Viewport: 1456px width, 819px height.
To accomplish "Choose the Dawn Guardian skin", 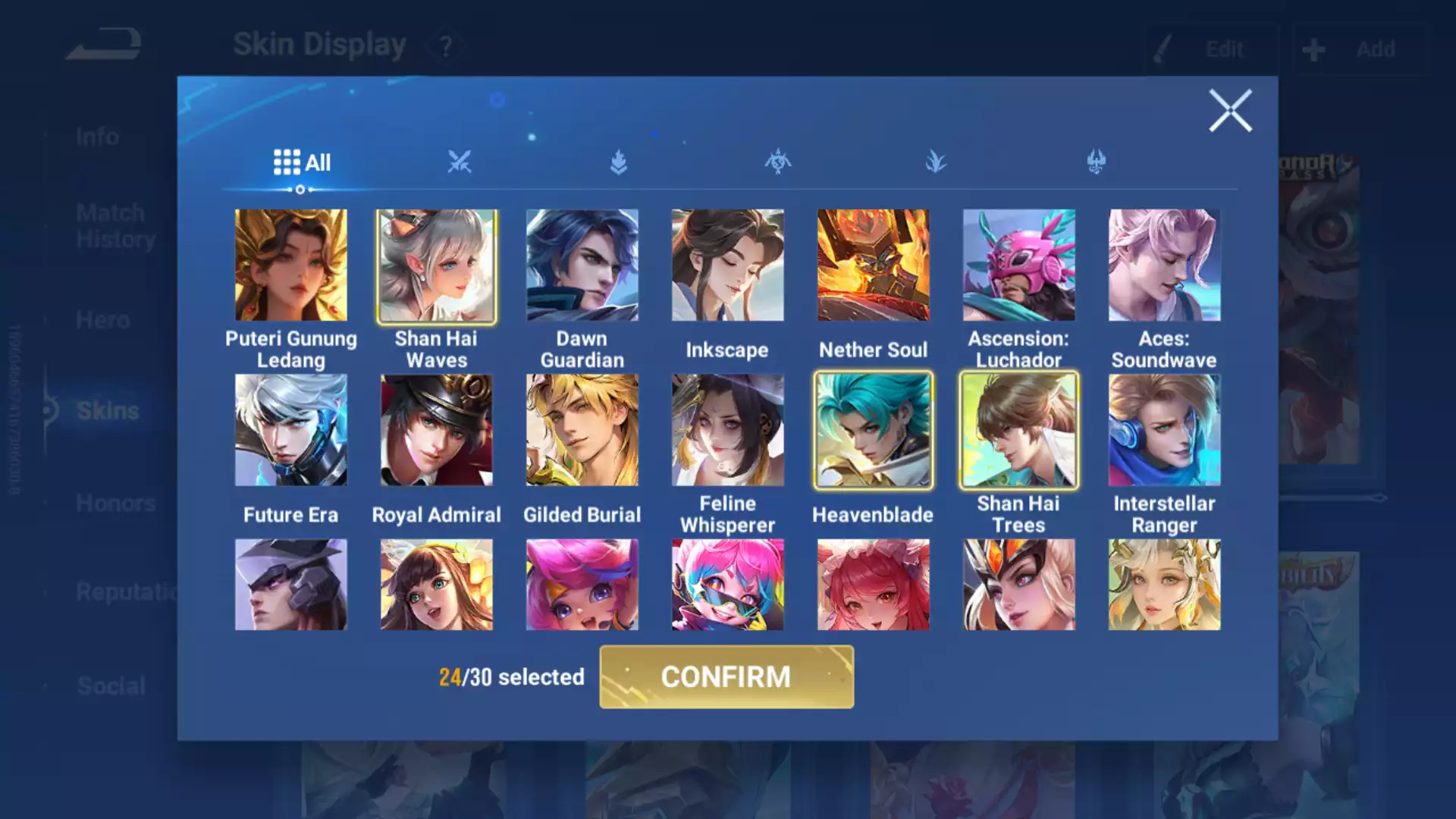I will click(582, 265).
